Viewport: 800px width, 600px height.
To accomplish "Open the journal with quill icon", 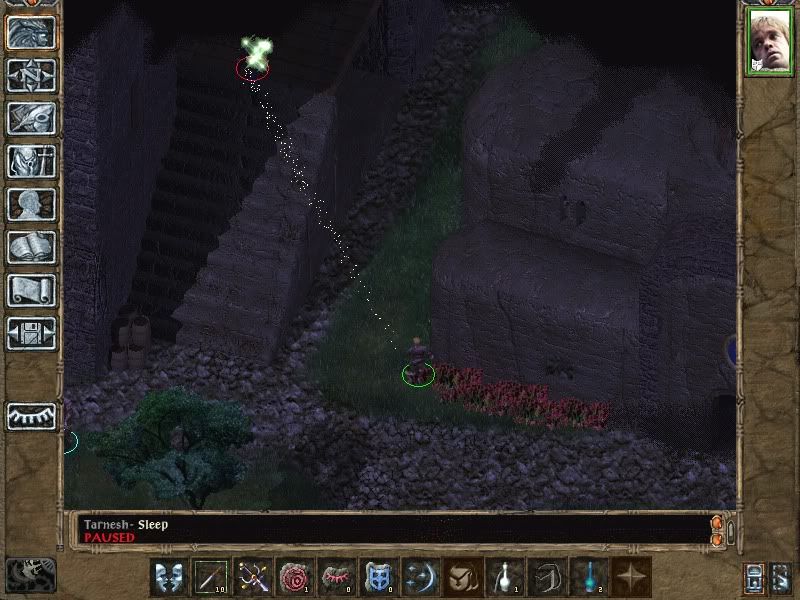I will (x=31, y=117).
